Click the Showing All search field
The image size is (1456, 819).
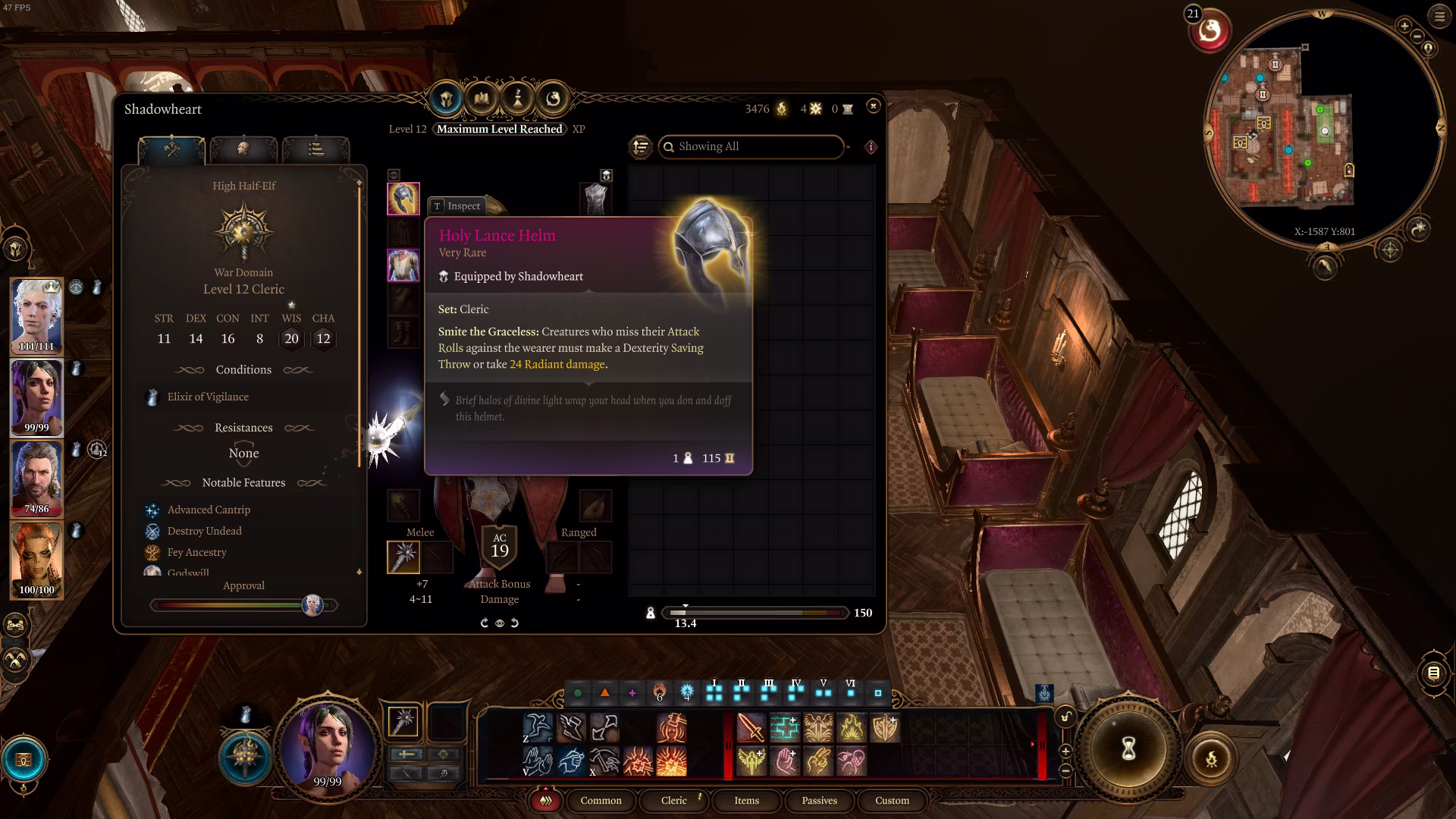click(751, 146)
